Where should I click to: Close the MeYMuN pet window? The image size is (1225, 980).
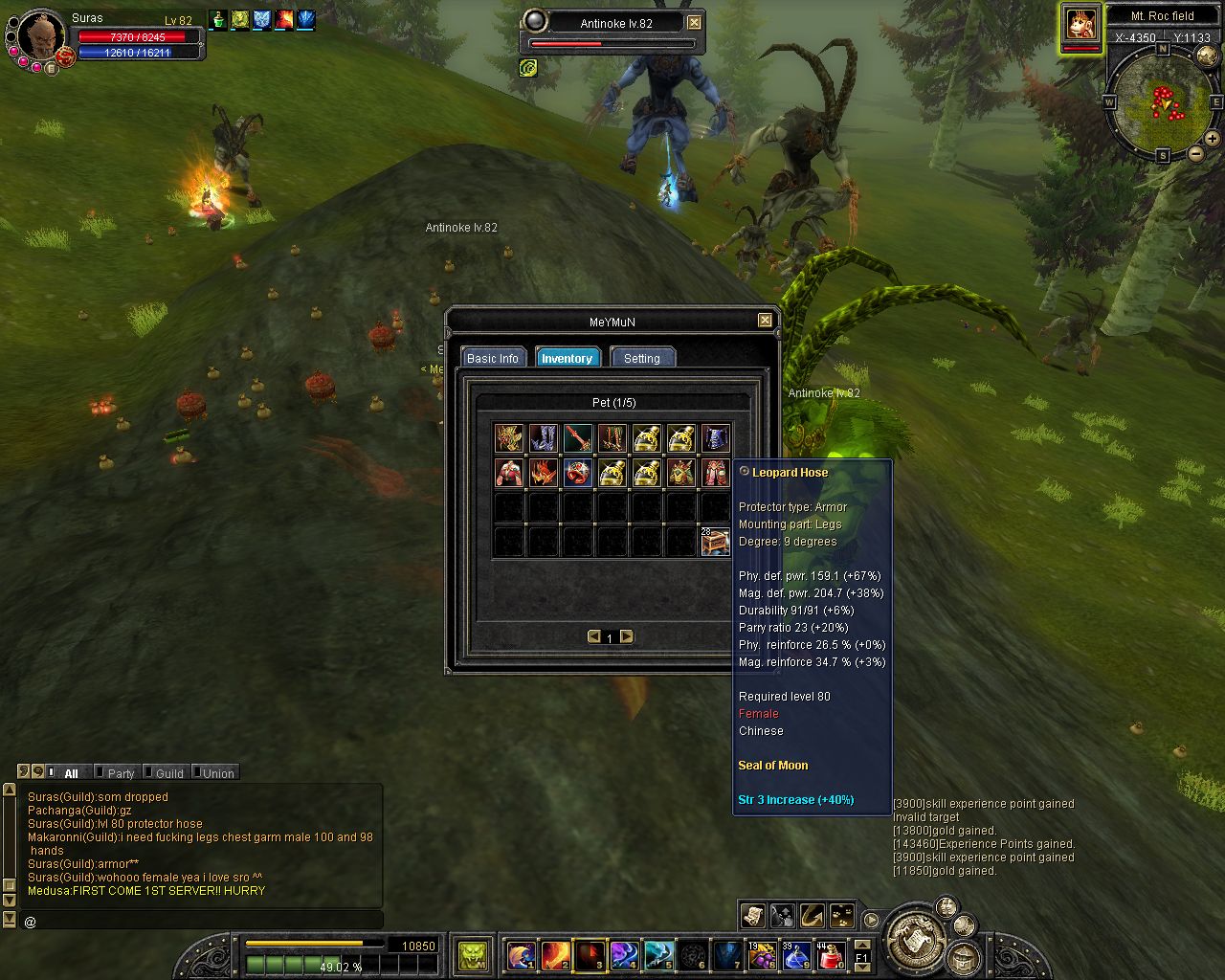pyautogui.click(x=765, y=321)
